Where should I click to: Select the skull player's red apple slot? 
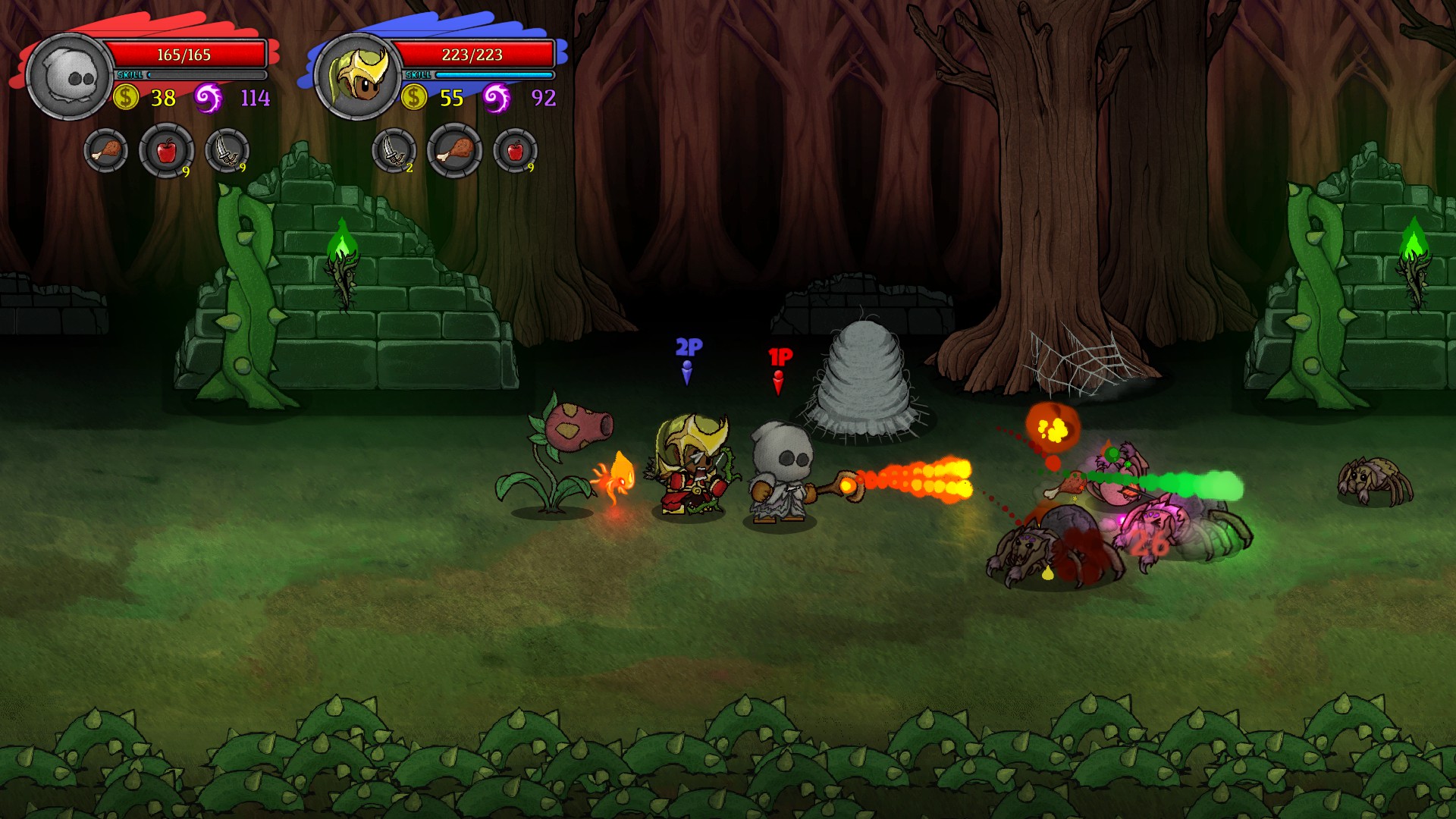coord(166,151)
